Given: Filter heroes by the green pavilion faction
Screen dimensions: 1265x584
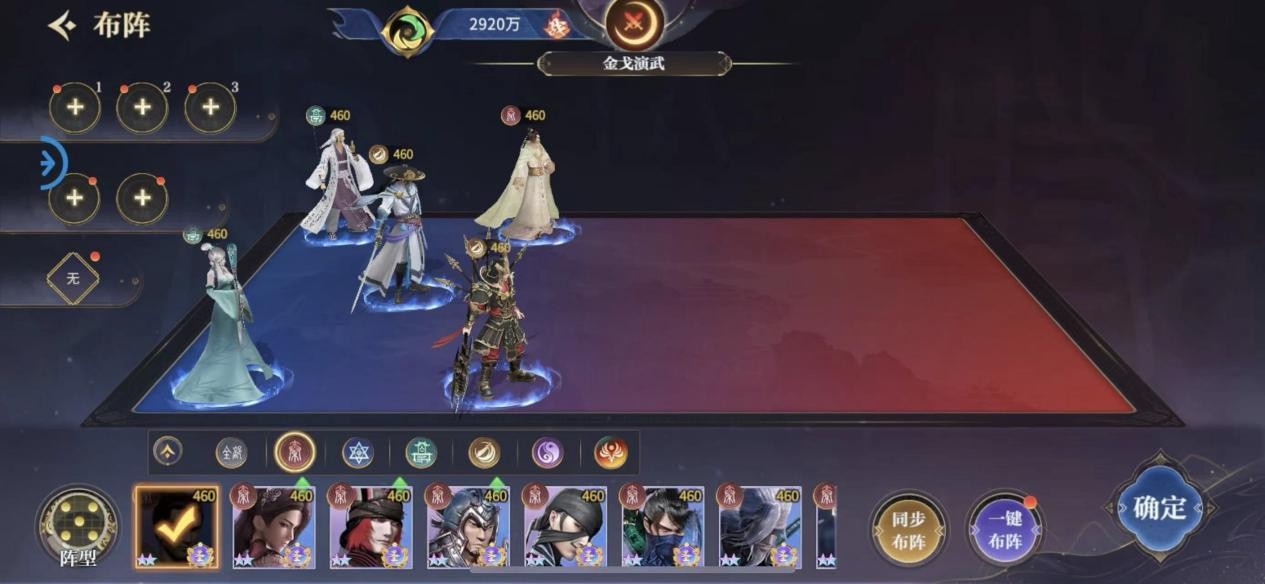Looking at the screenshot, I should [421, 453].
